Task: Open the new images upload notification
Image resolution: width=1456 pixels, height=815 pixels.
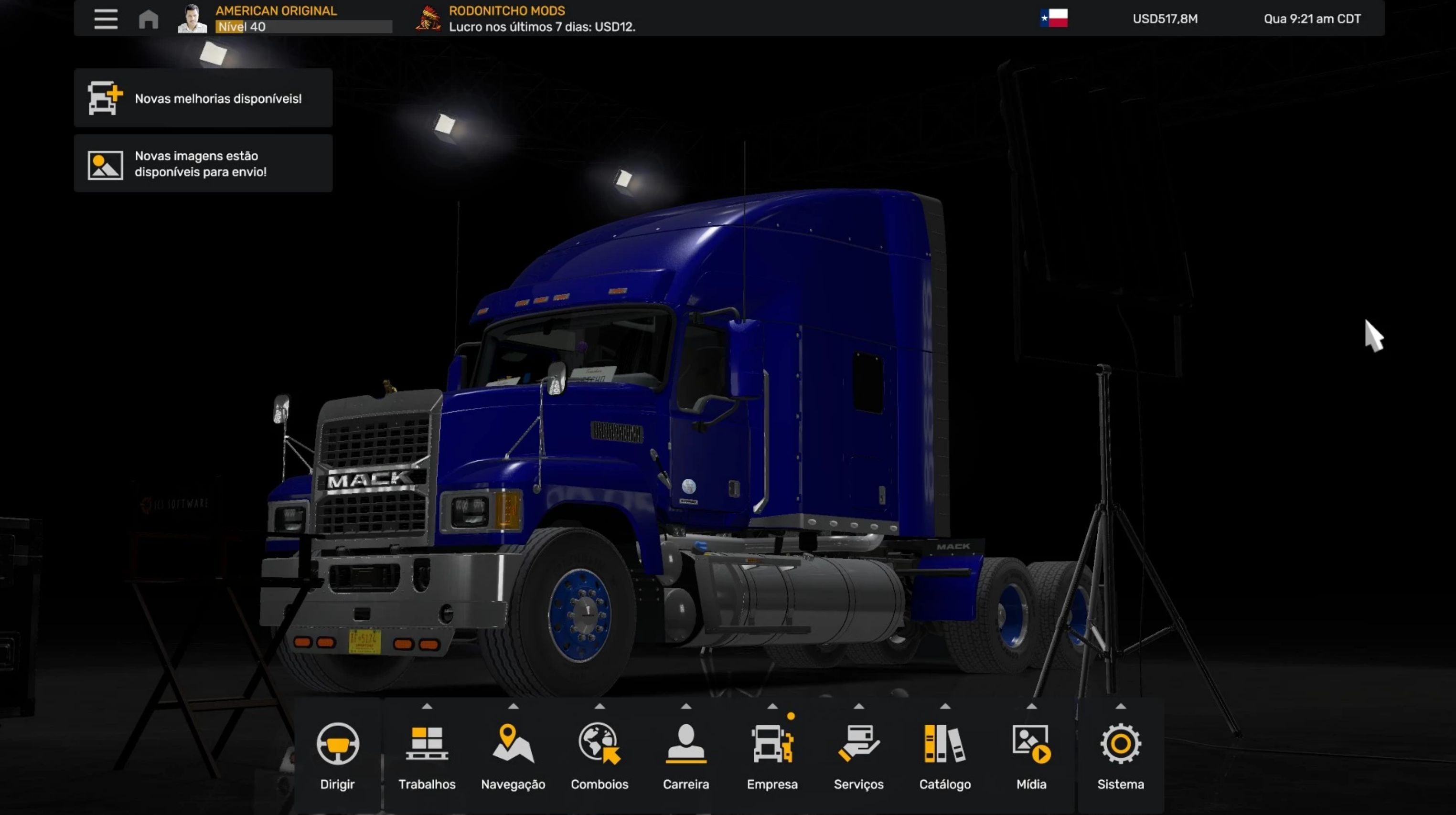Action: click(x=203, y=164)
